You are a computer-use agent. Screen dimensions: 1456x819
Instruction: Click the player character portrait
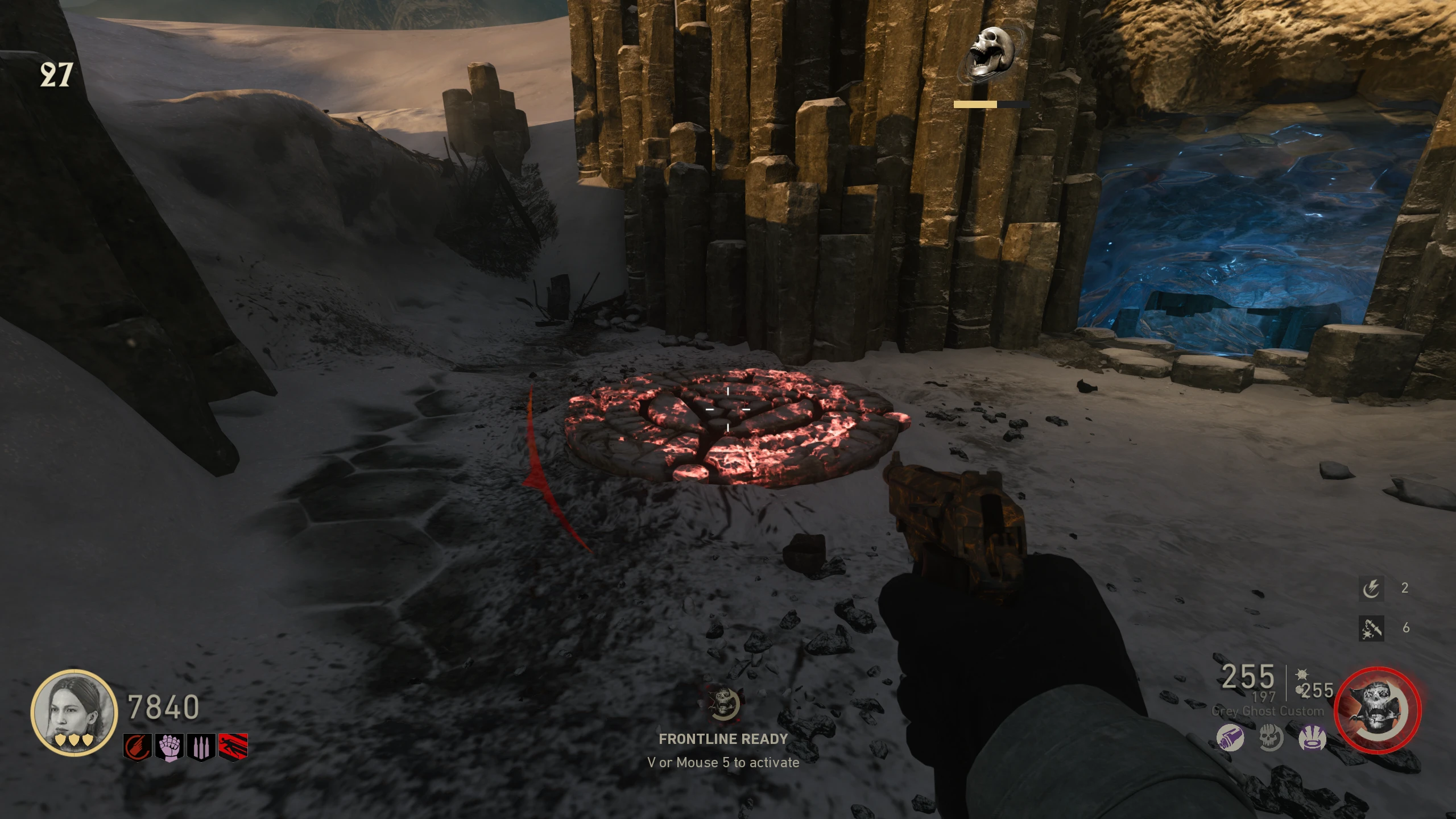tap(74, 712)
